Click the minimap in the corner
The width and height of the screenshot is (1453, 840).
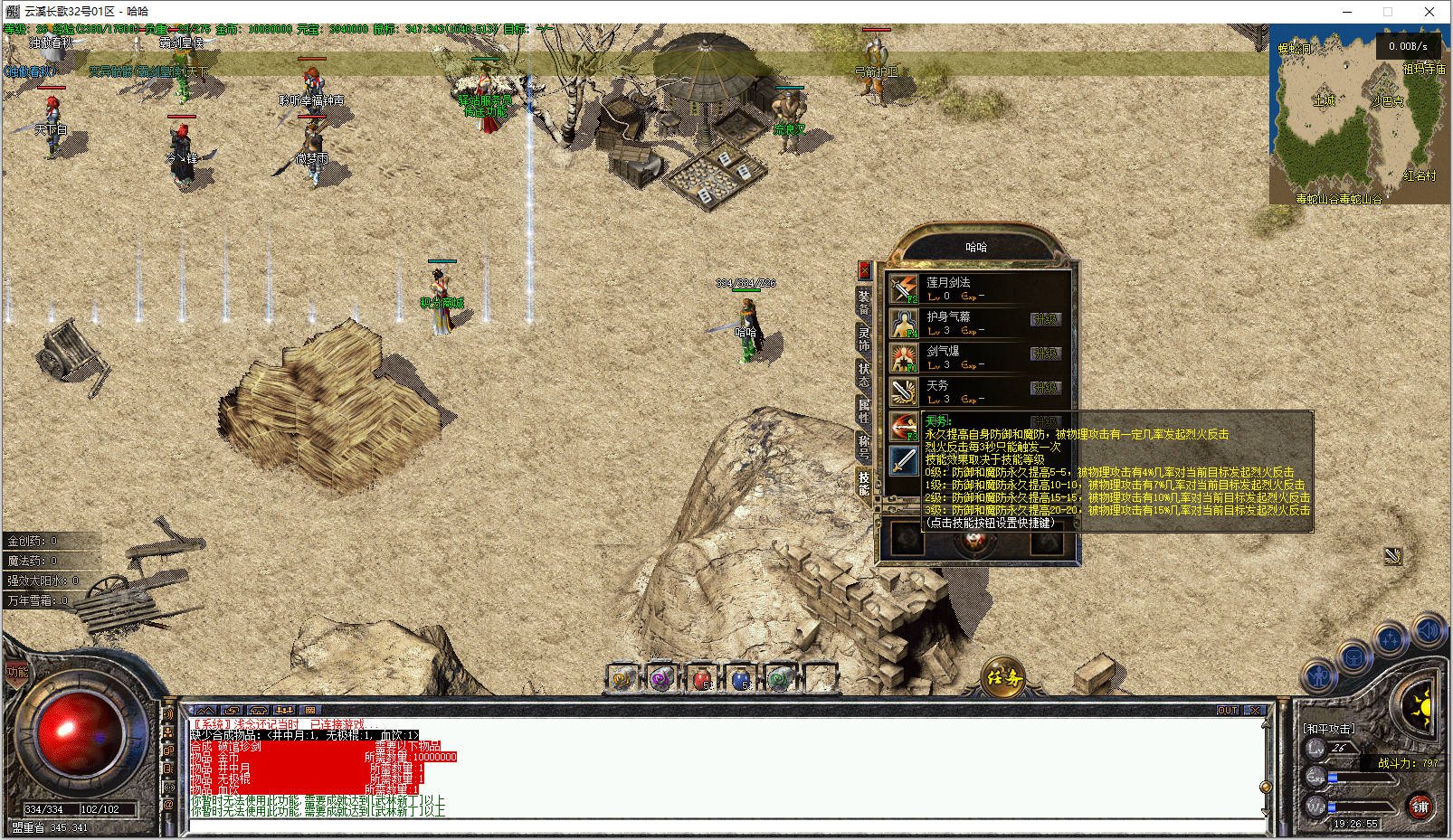point(1357,116)
